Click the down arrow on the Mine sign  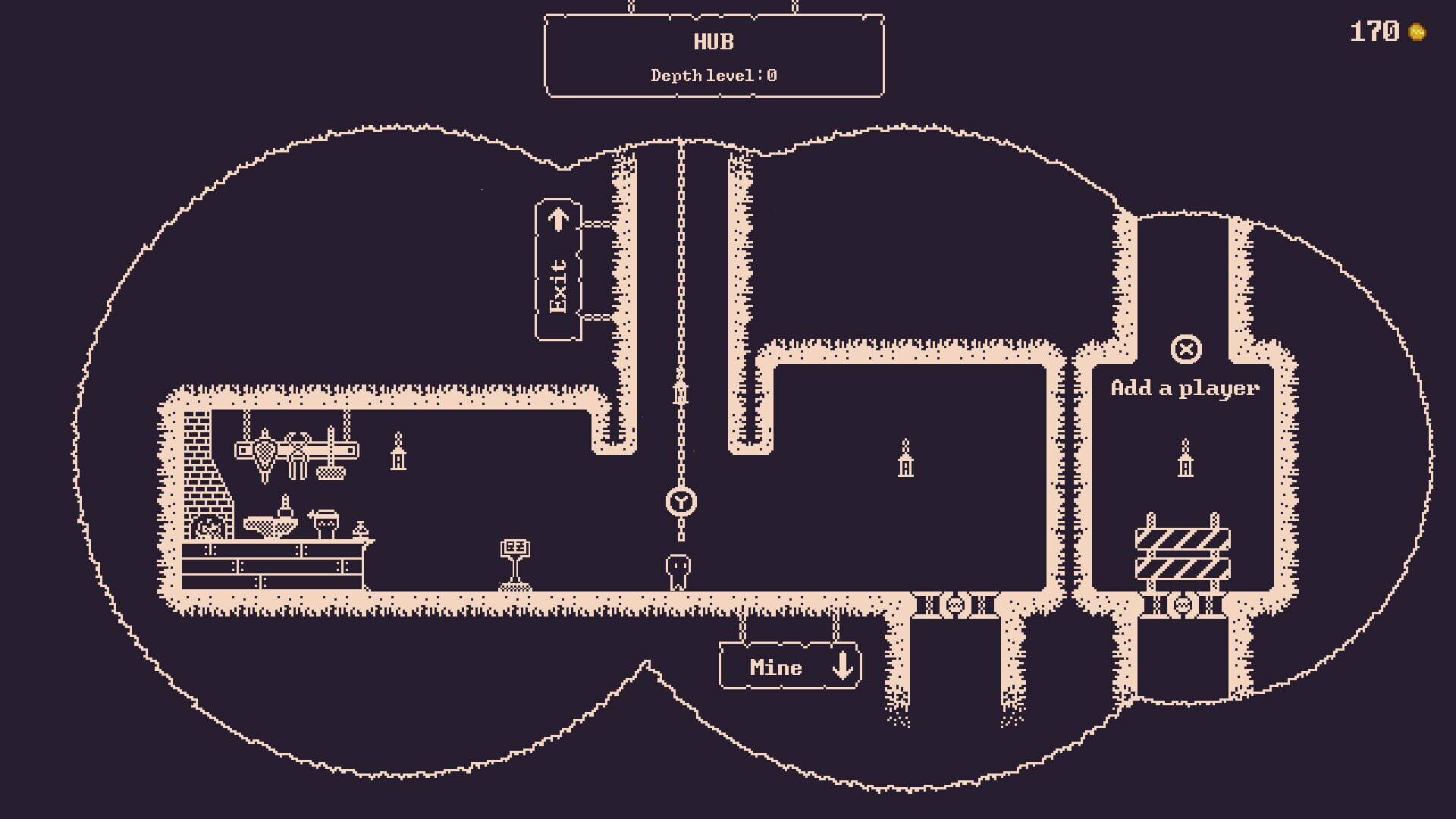(841, 667)
